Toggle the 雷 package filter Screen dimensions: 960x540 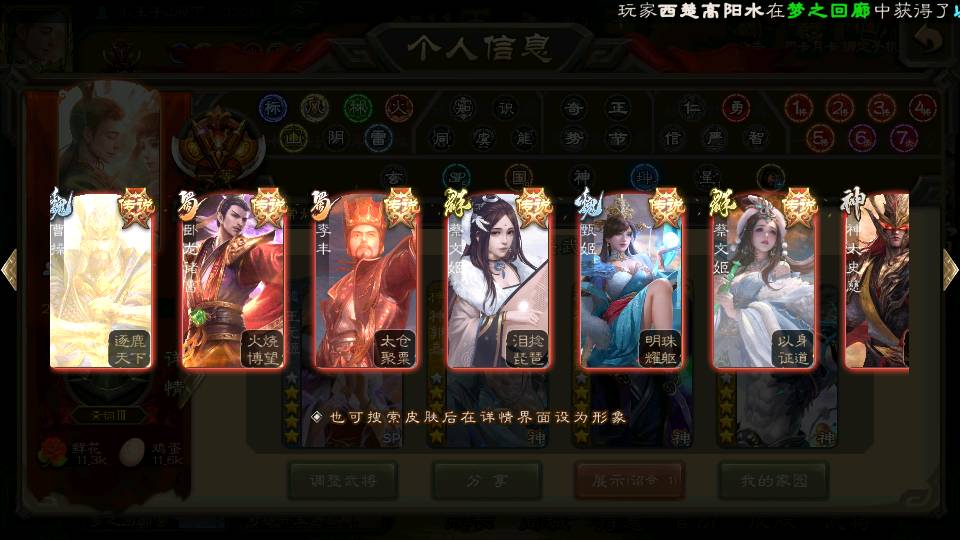[377, 137]
